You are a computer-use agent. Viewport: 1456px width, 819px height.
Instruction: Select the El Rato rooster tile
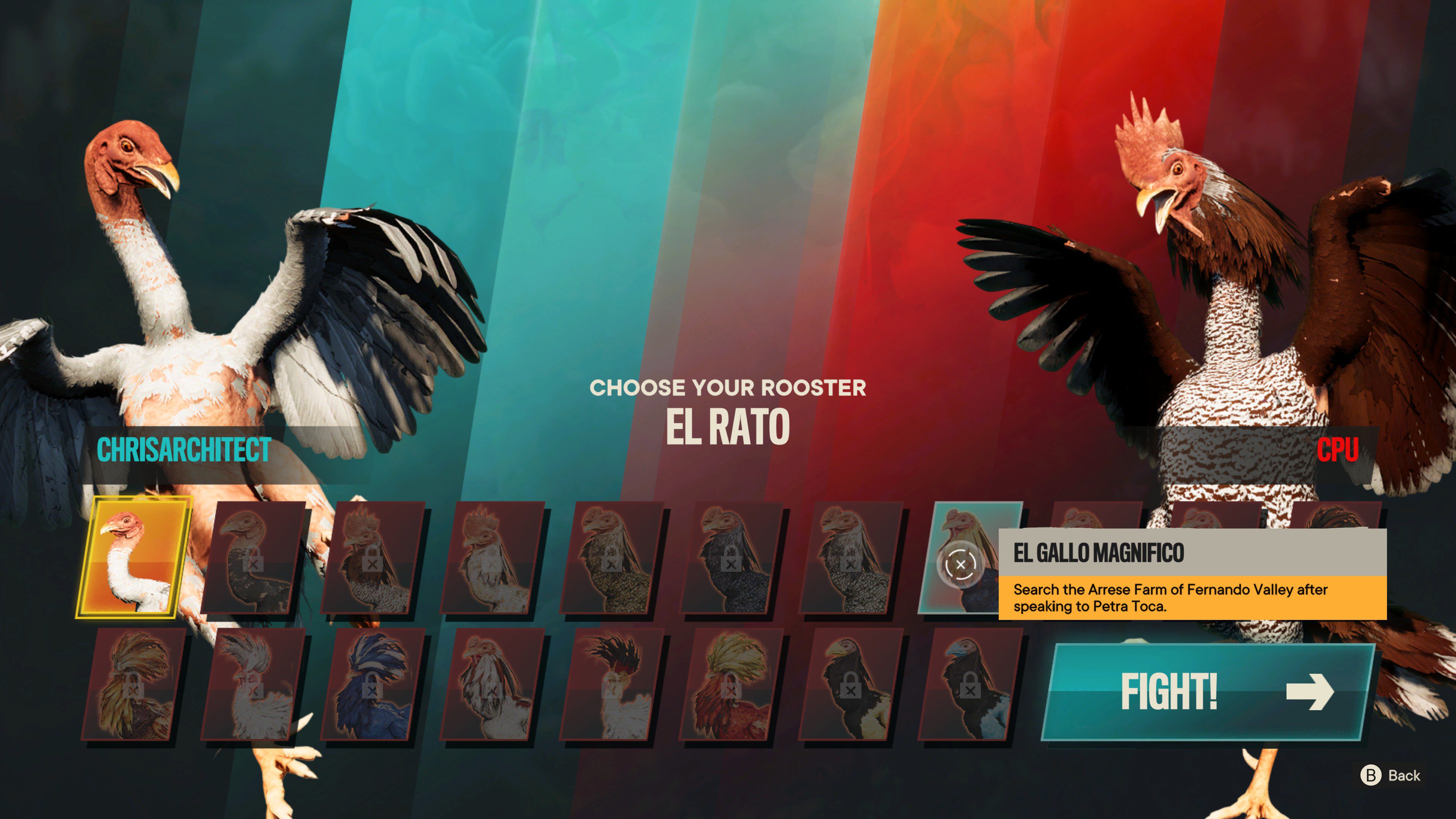(134, 558)
